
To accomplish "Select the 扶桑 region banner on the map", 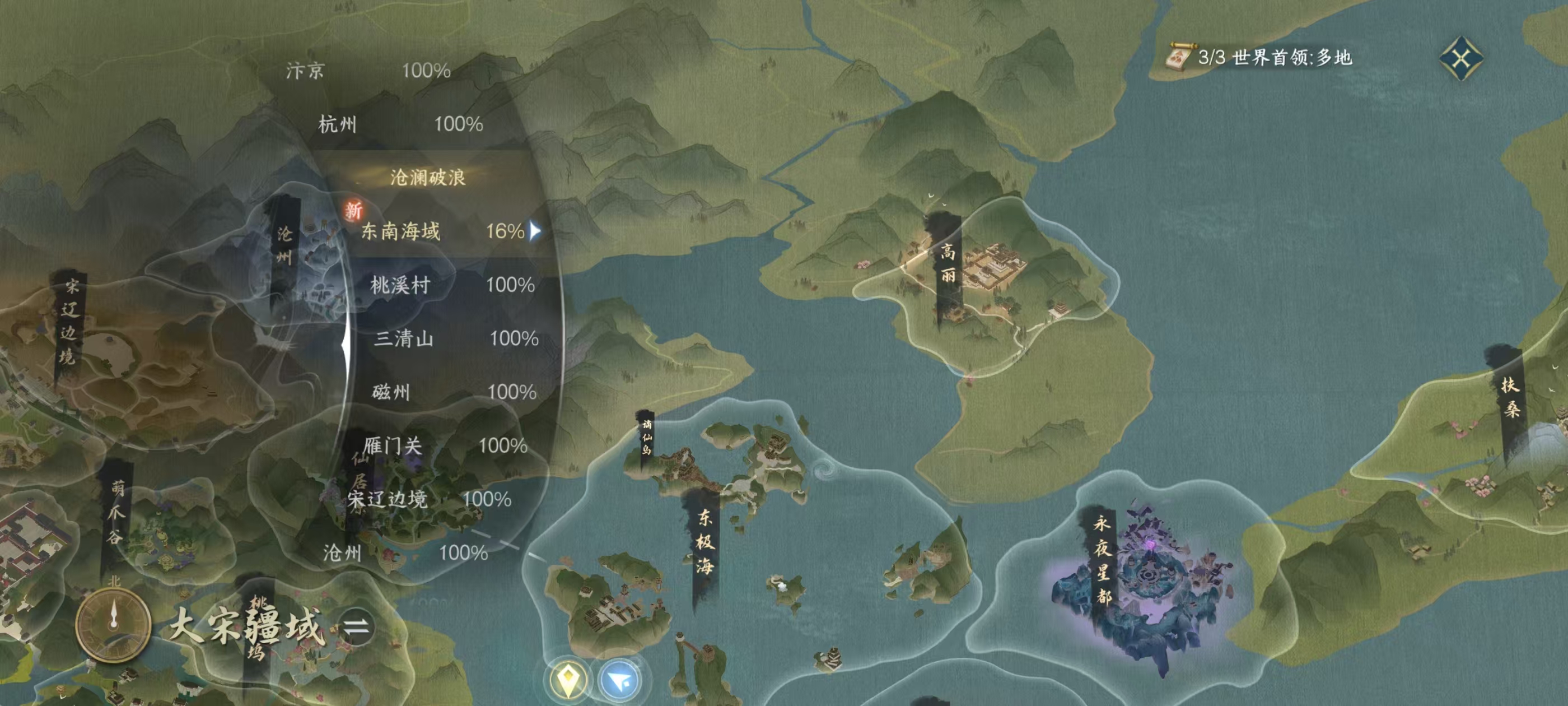I will pos(1510,396).
